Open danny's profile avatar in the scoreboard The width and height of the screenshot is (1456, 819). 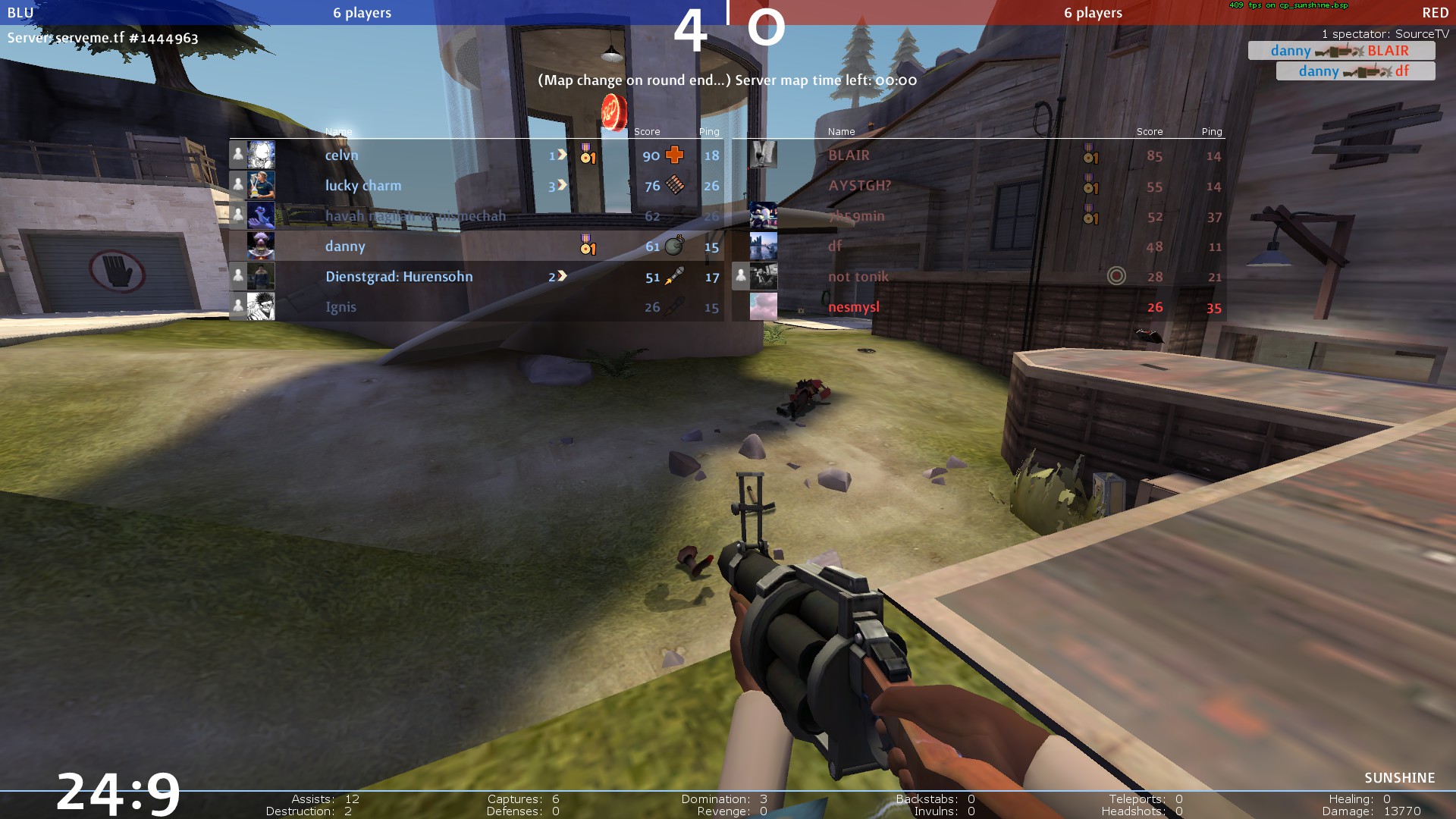pyautogui.click(x=261, y=246)
